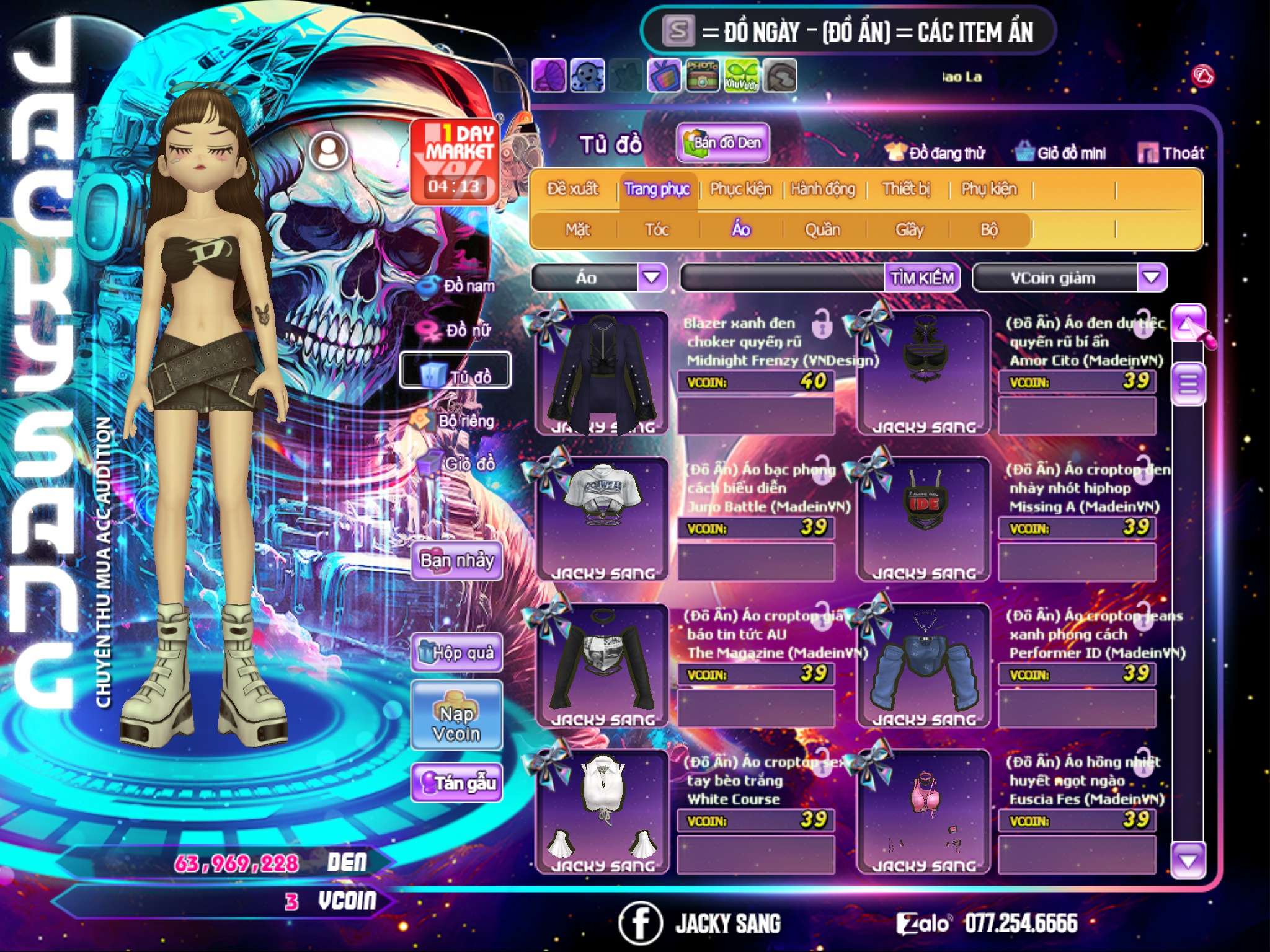Open Giỏ đồ mini cart
Screen dimensions: 1270x952
1060,153
